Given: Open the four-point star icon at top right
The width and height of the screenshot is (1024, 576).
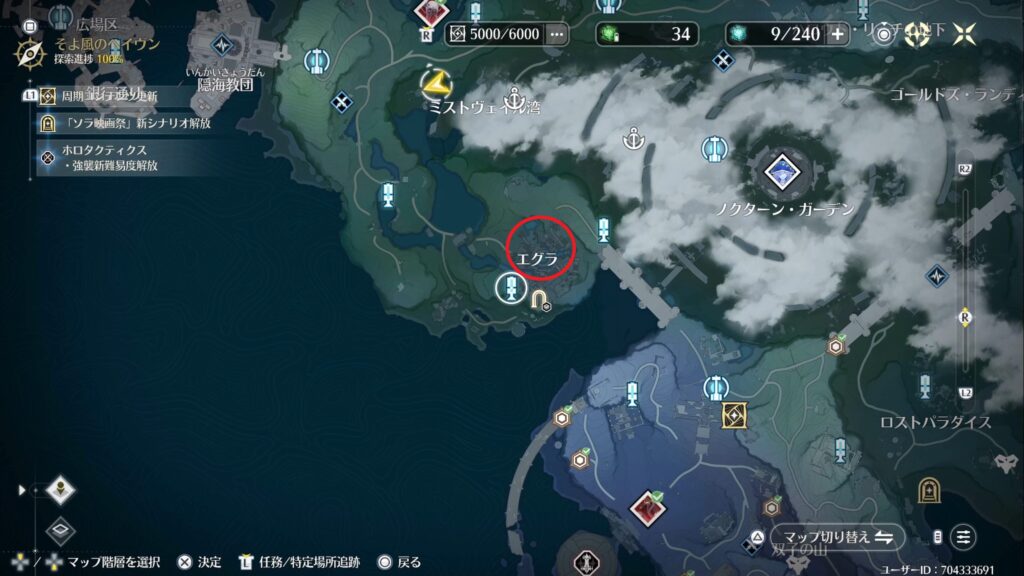Looking at the screenshot, I should tap(964, 34).
